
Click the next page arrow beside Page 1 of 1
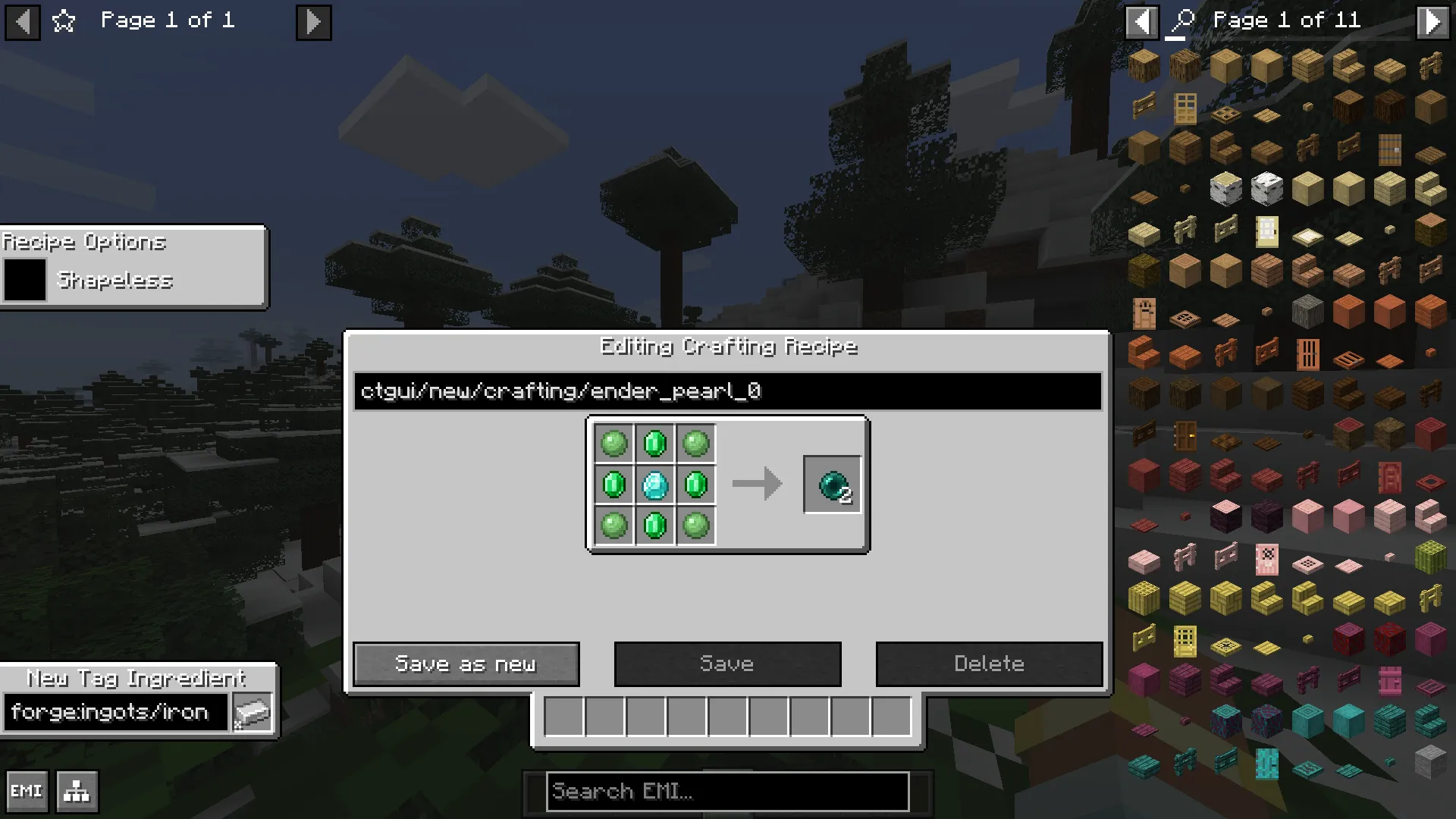click(313, 22)
